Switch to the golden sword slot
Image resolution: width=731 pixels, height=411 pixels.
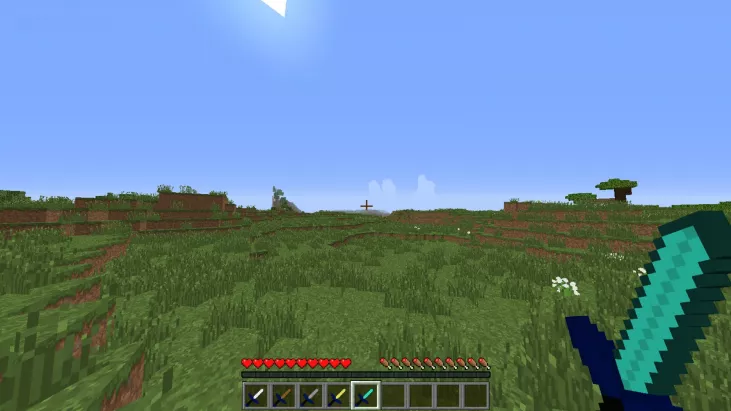tap(337, 395)
